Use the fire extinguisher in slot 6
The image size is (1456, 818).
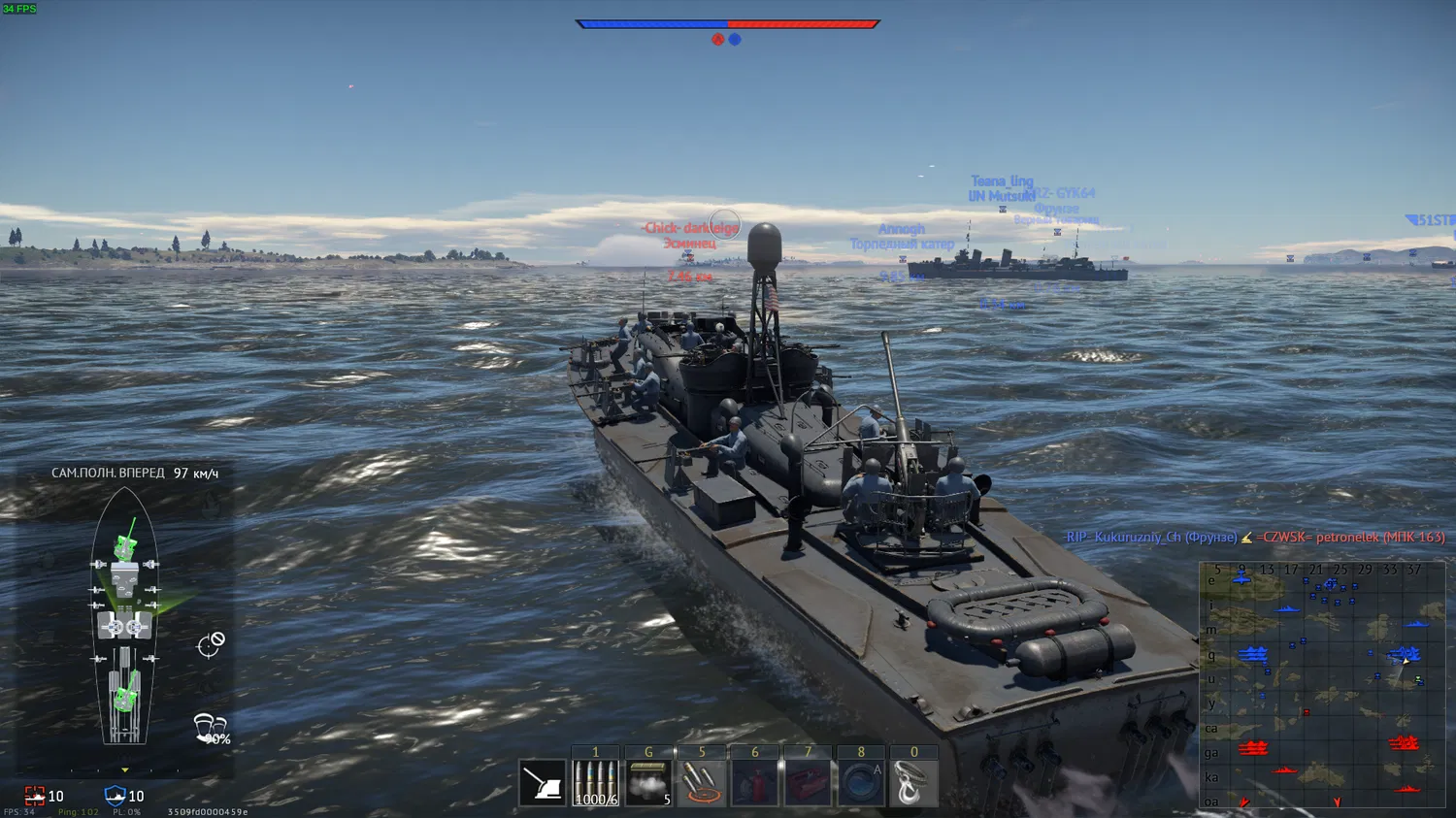pos(754,783)
